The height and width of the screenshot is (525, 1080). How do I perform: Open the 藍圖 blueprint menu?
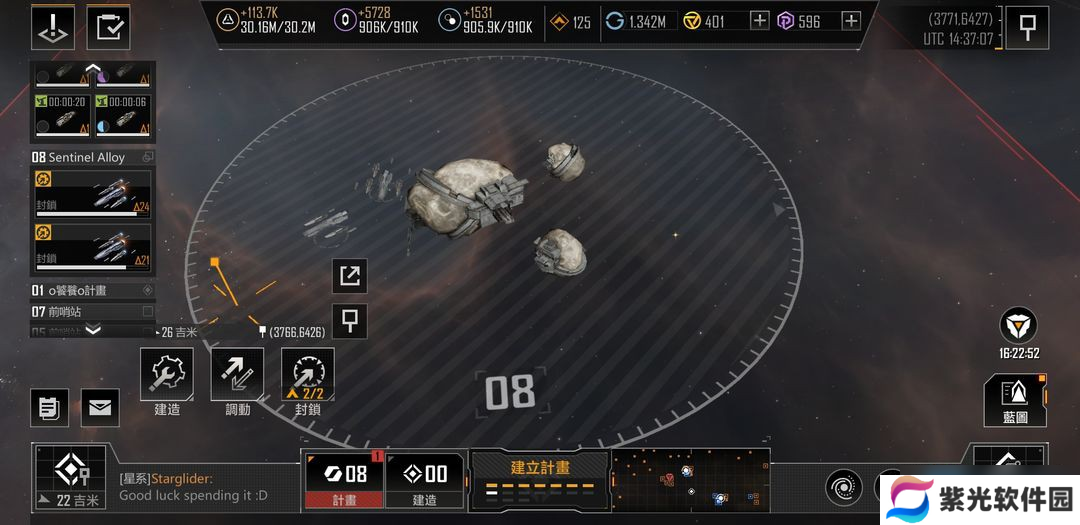click(1015, 399)
